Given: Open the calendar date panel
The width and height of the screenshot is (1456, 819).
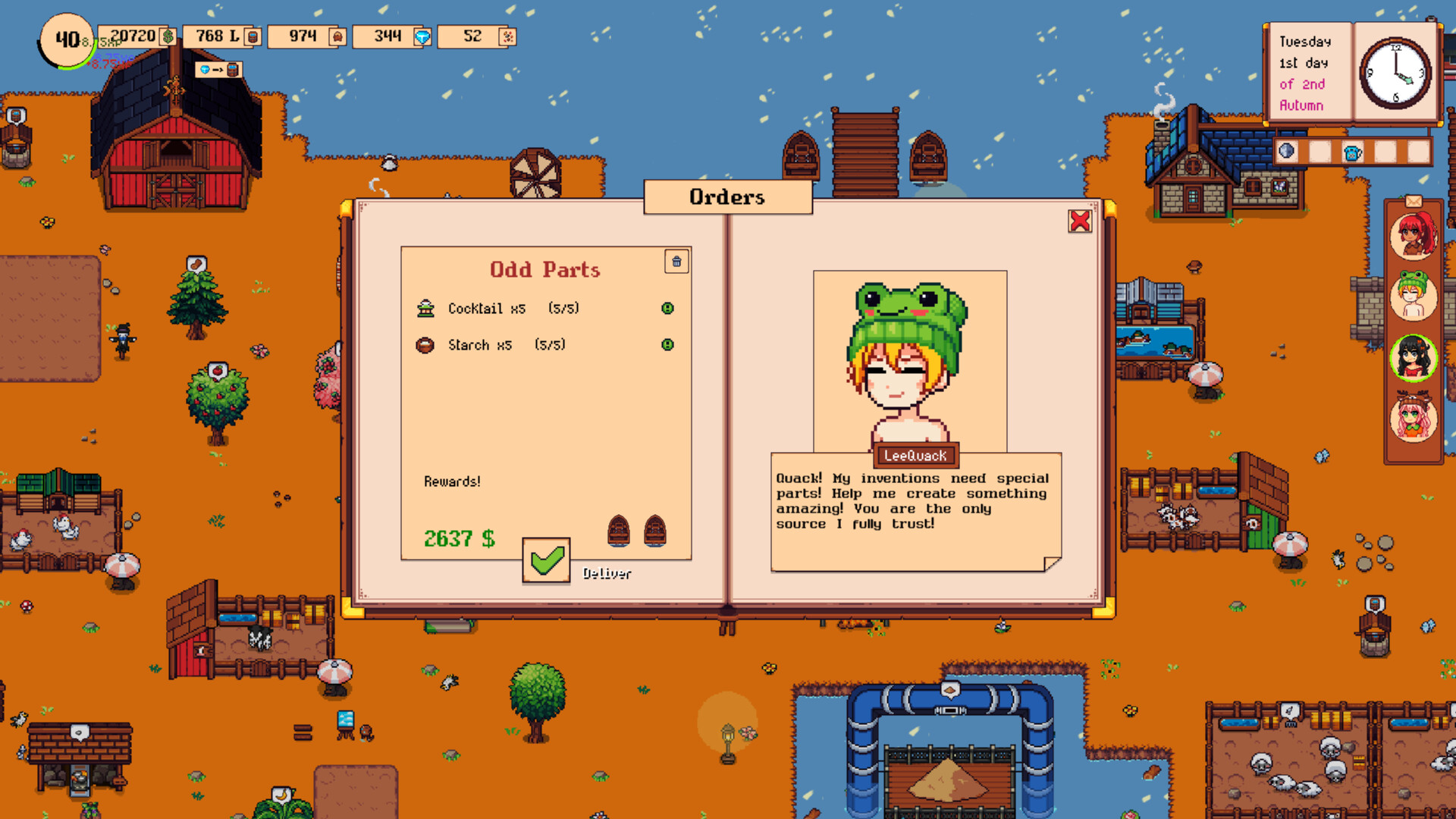Looking at the screenshot, I should (1307, 74).
